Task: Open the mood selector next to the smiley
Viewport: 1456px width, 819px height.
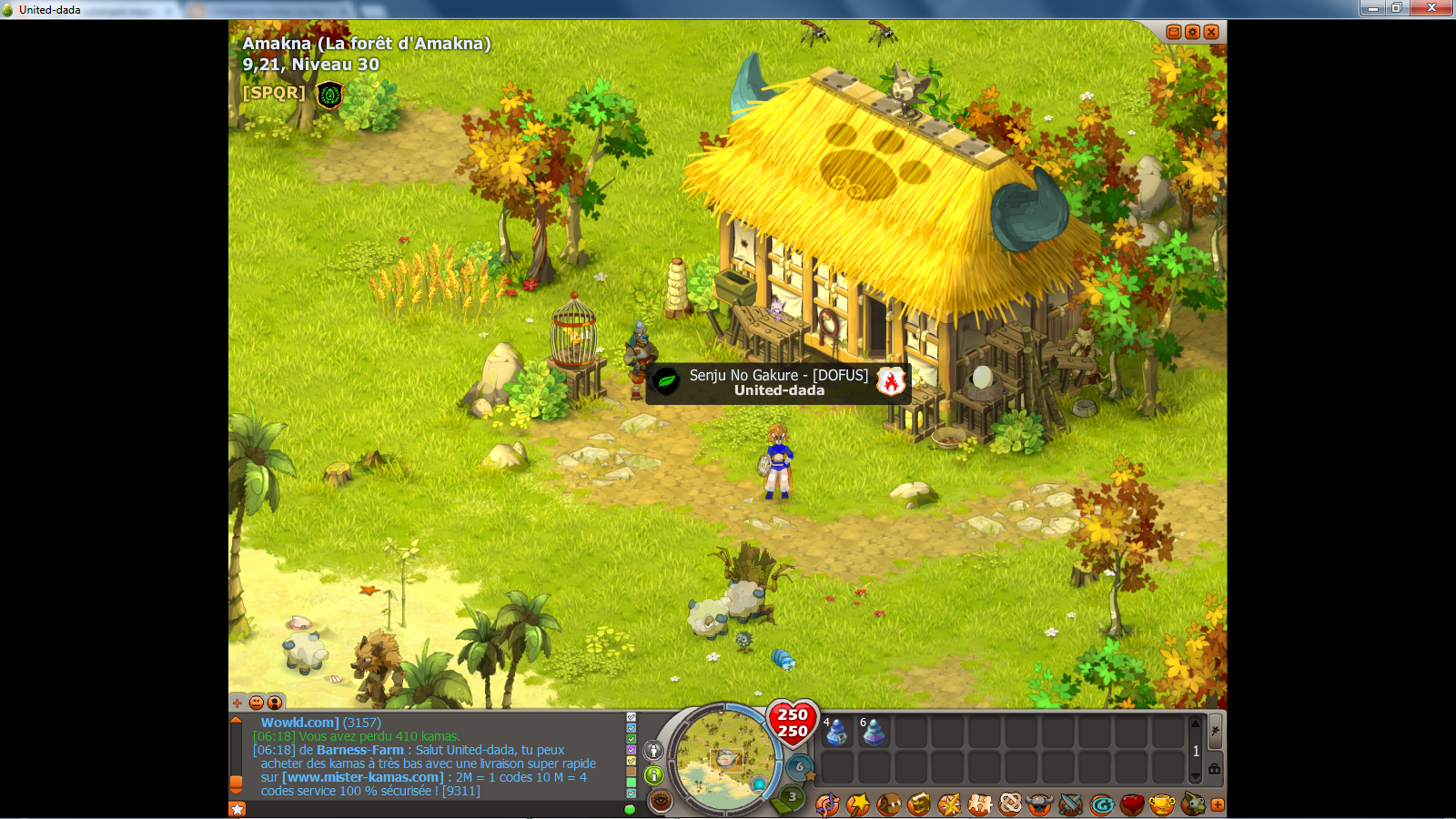Action: [274, 703]
